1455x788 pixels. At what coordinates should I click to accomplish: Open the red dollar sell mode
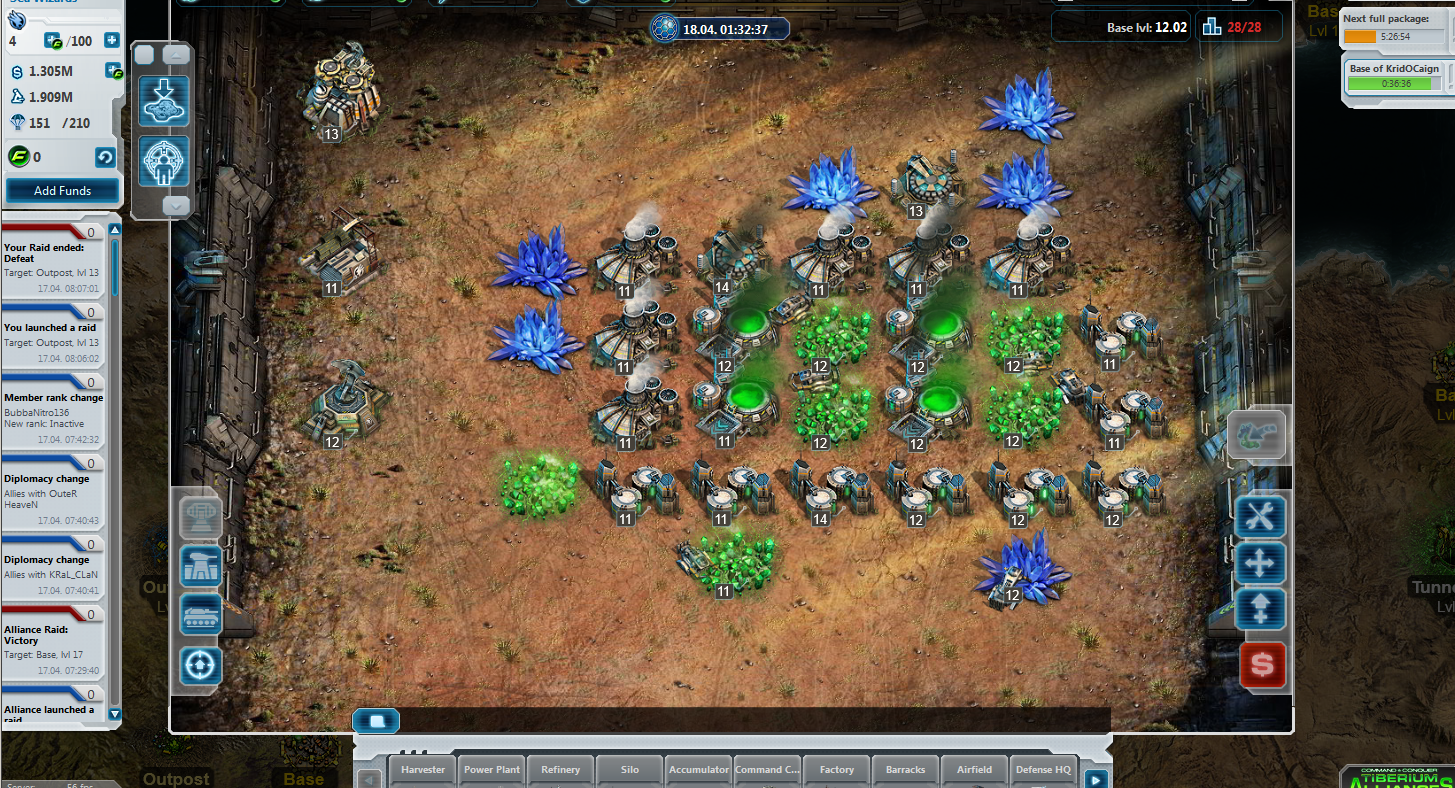coord(1262,665)
